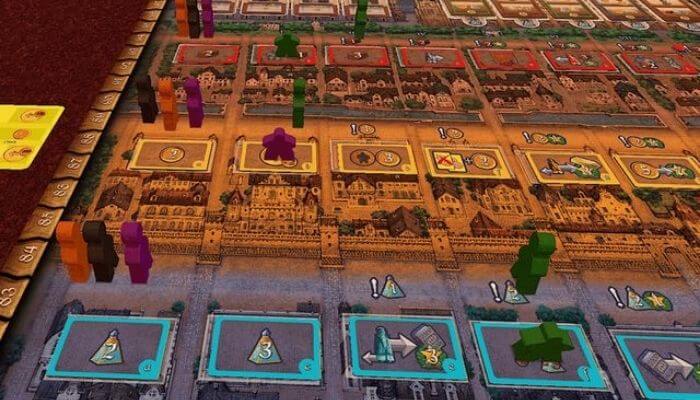Select the red tile holding the green meeple
The height and width of the screenshot is (400, 700).
(288, 54)
